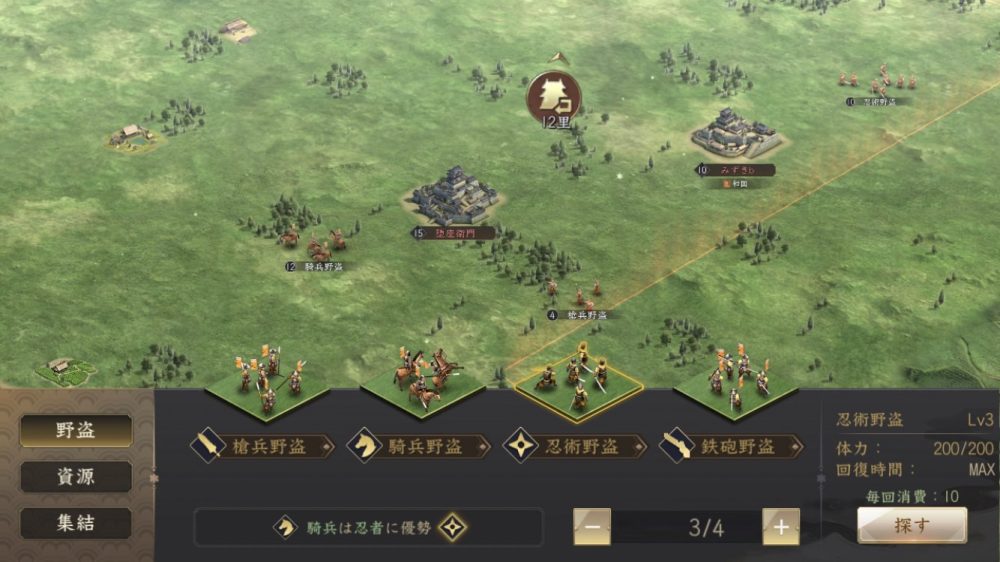Open the 資源 tab

tap(76, 477)
